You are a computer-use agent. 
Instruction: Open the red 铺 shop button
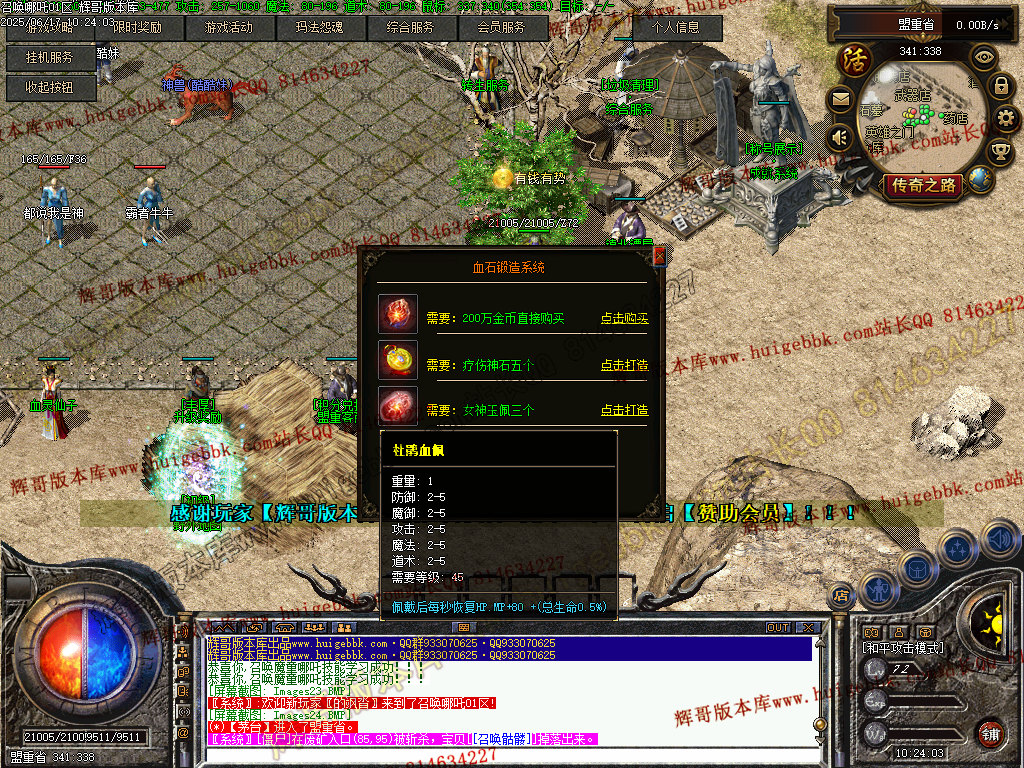990,732
